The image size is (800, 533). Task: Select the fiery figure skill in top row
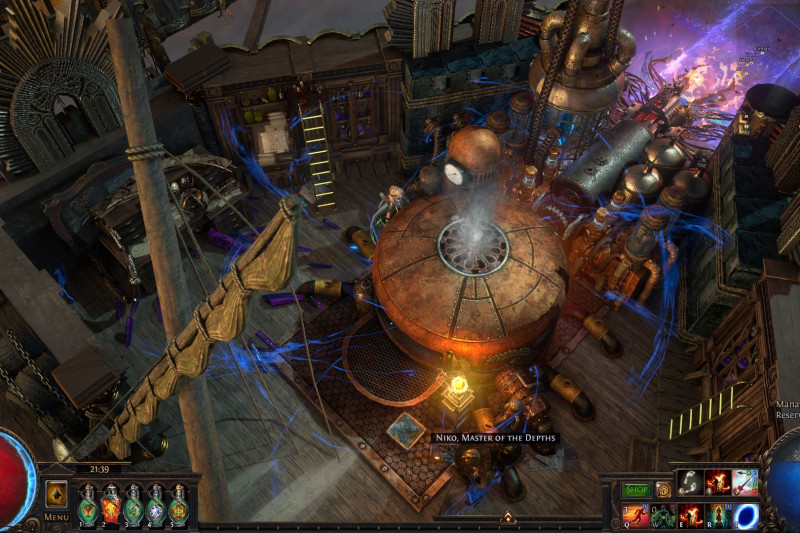[x=717, y=482]
